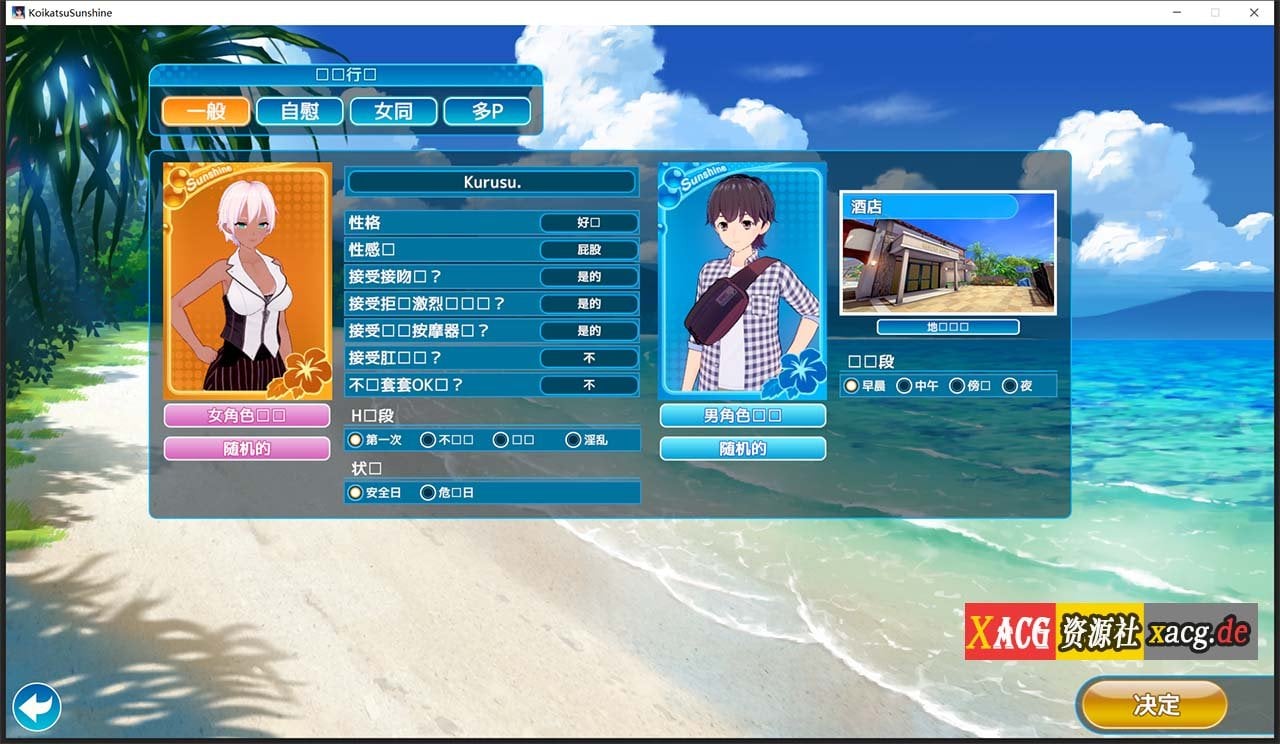Select the male character card portrait
This screenshot has width=1280, height=744.
tap(742, 278)
